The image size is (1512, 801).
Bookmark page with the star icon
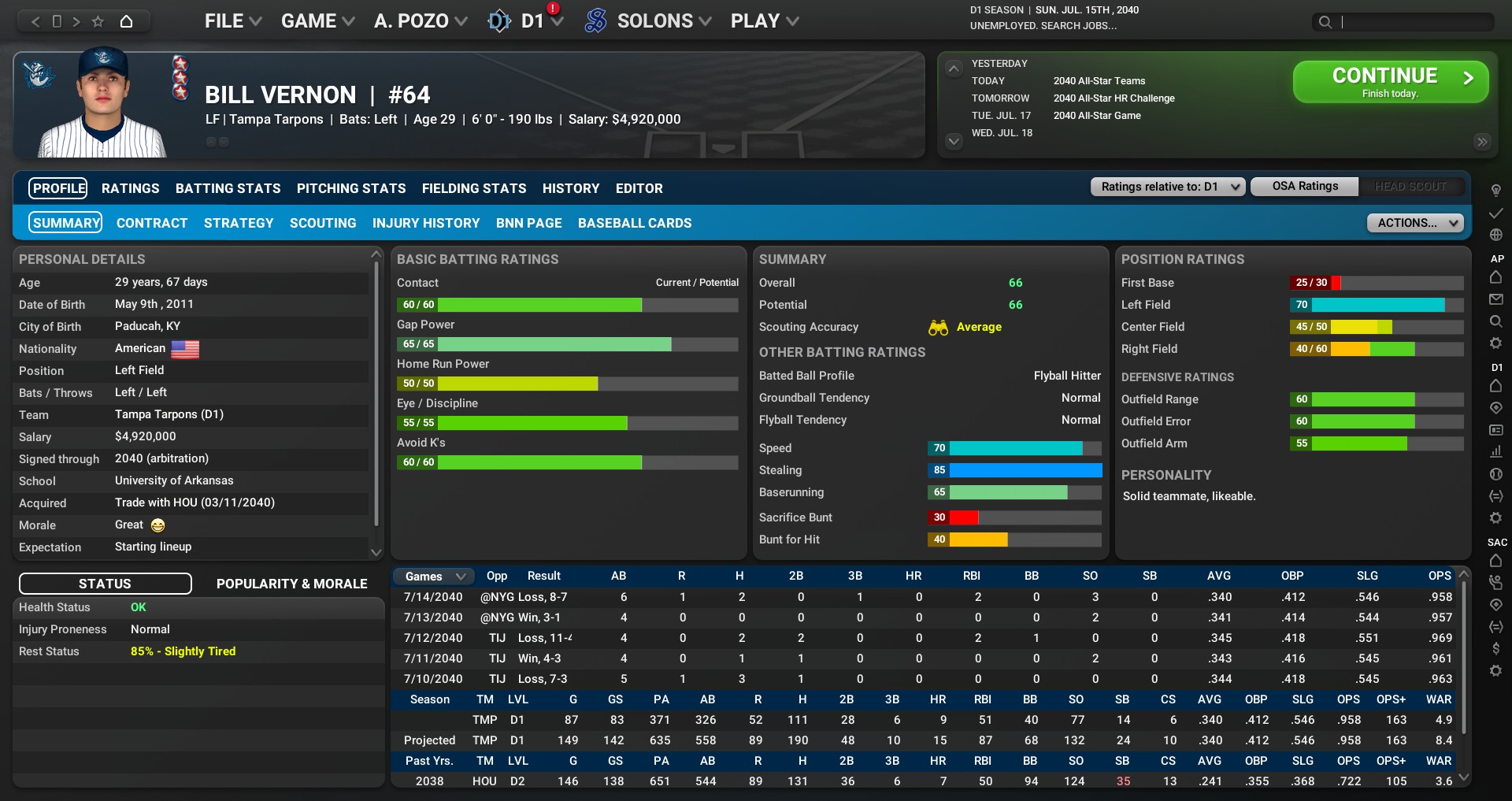[x=98, y=21]
